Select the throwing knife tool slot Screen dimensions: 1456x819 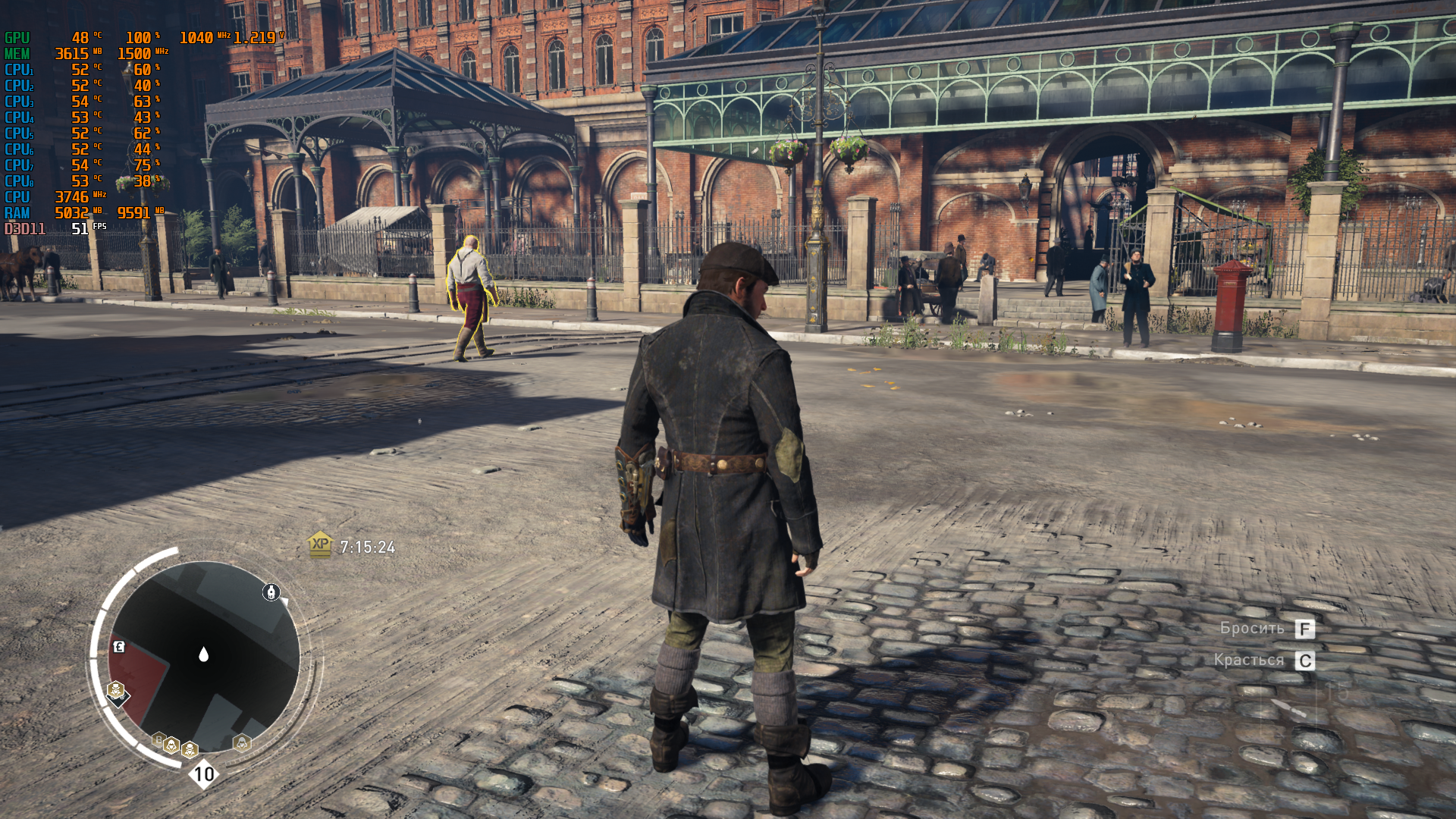pos(1288,709)
